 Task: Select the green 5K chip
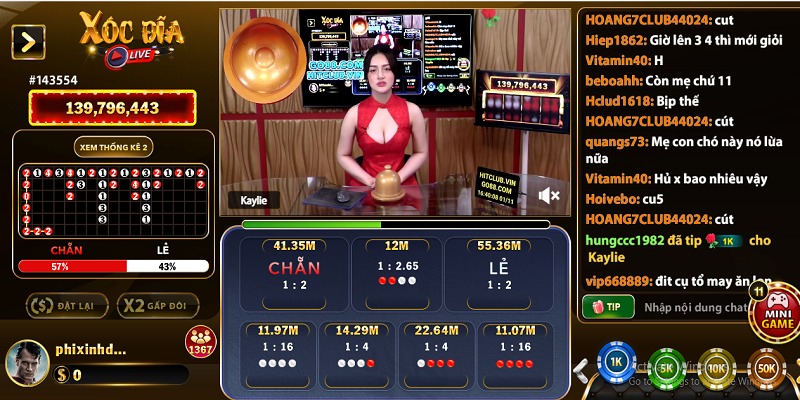(666, 367)
